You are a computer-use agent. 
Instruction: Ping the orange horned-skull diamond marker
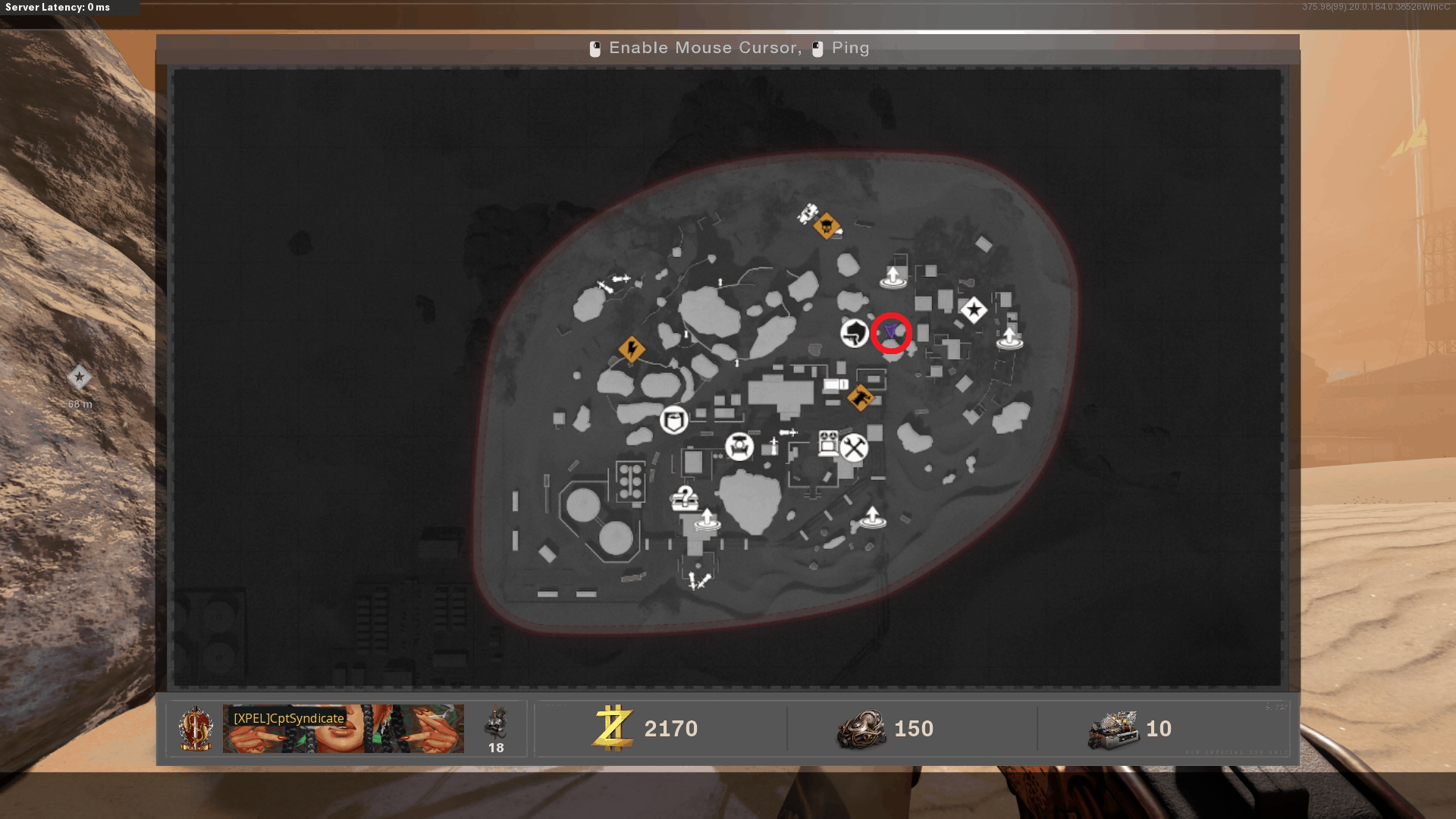[x=826, y=225]
